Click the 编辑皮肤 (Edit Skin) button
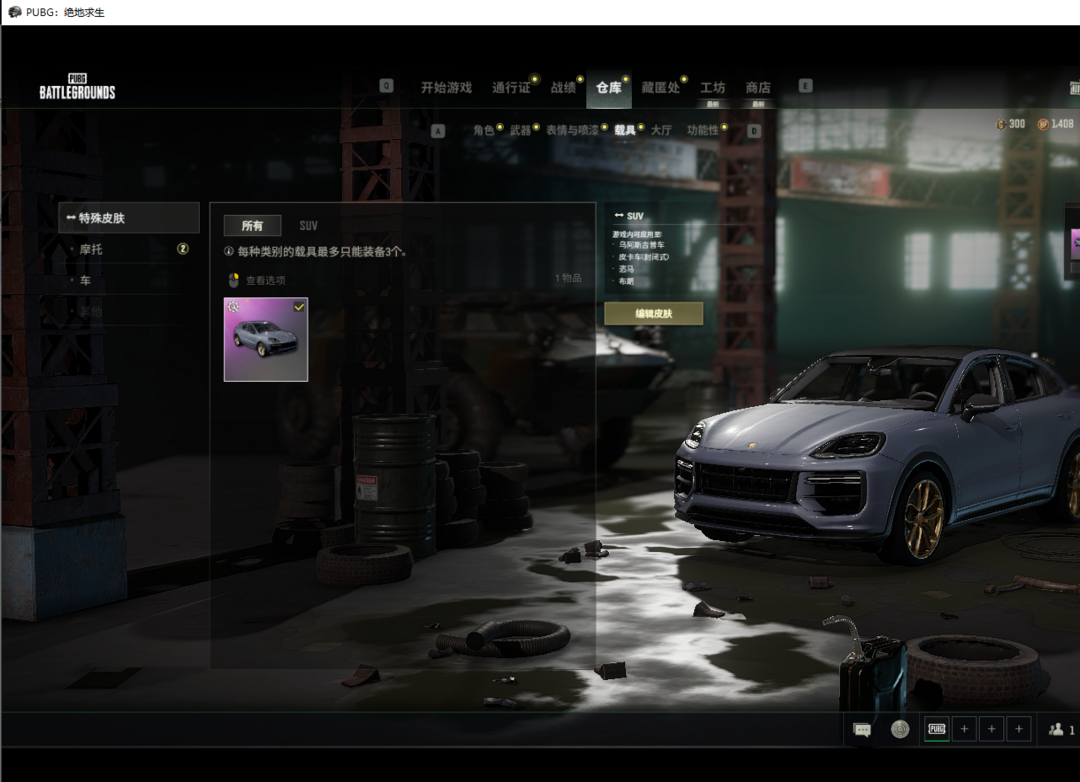The image size is (1080, 782). click(654, 314)
